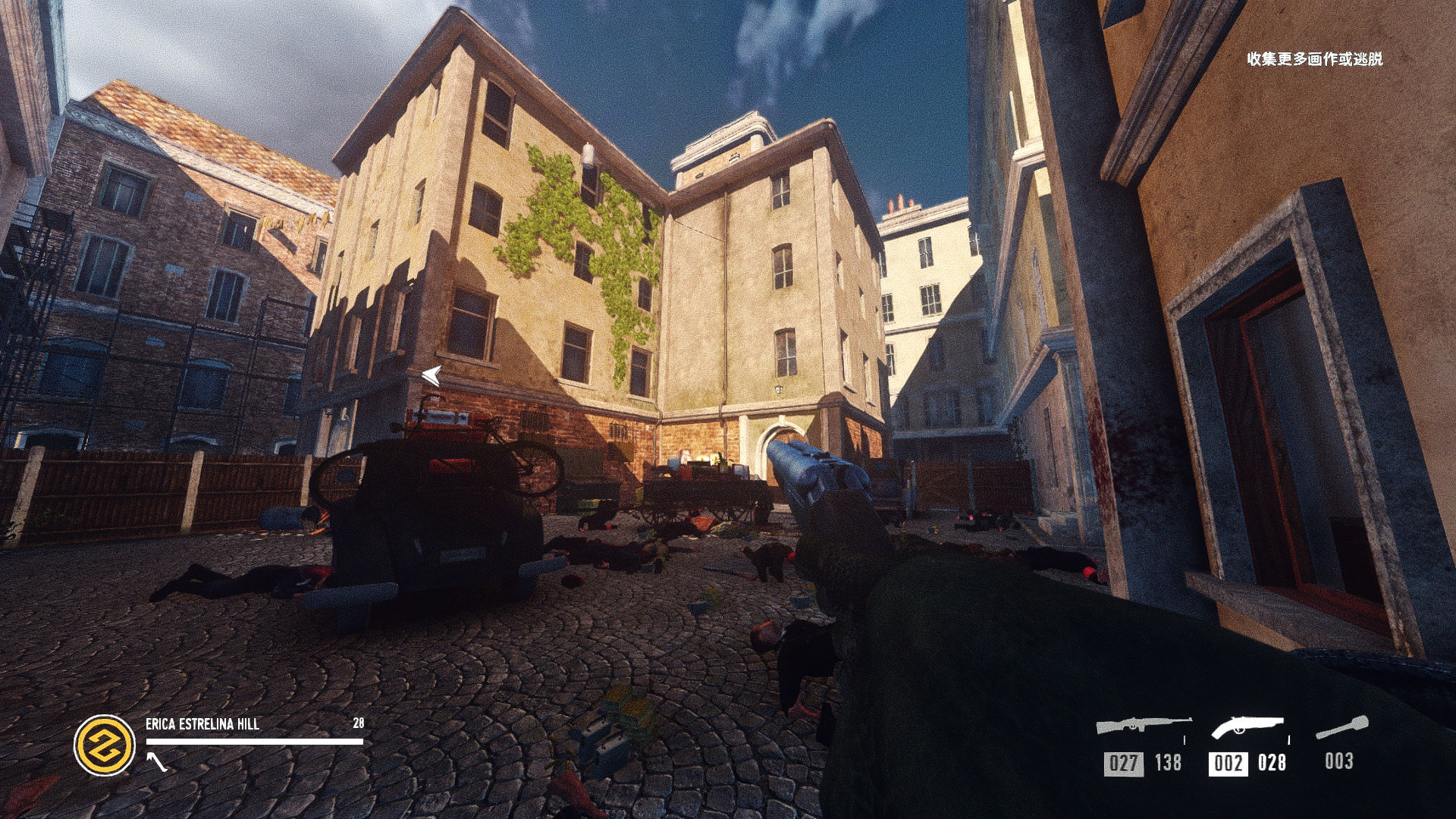Click the fire-mode tick beside the shotgun icon

point(1289,740)
